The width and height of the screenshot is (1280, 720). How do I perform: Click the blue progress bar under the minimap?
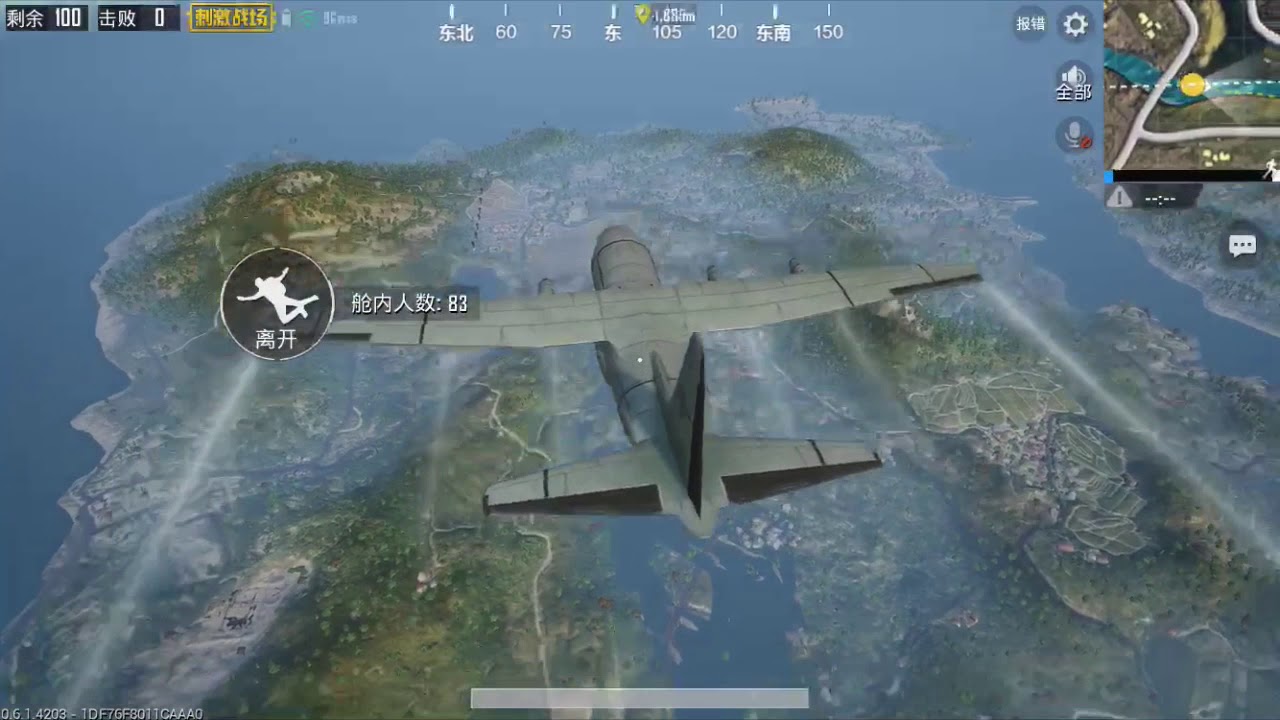(1106, 176)
